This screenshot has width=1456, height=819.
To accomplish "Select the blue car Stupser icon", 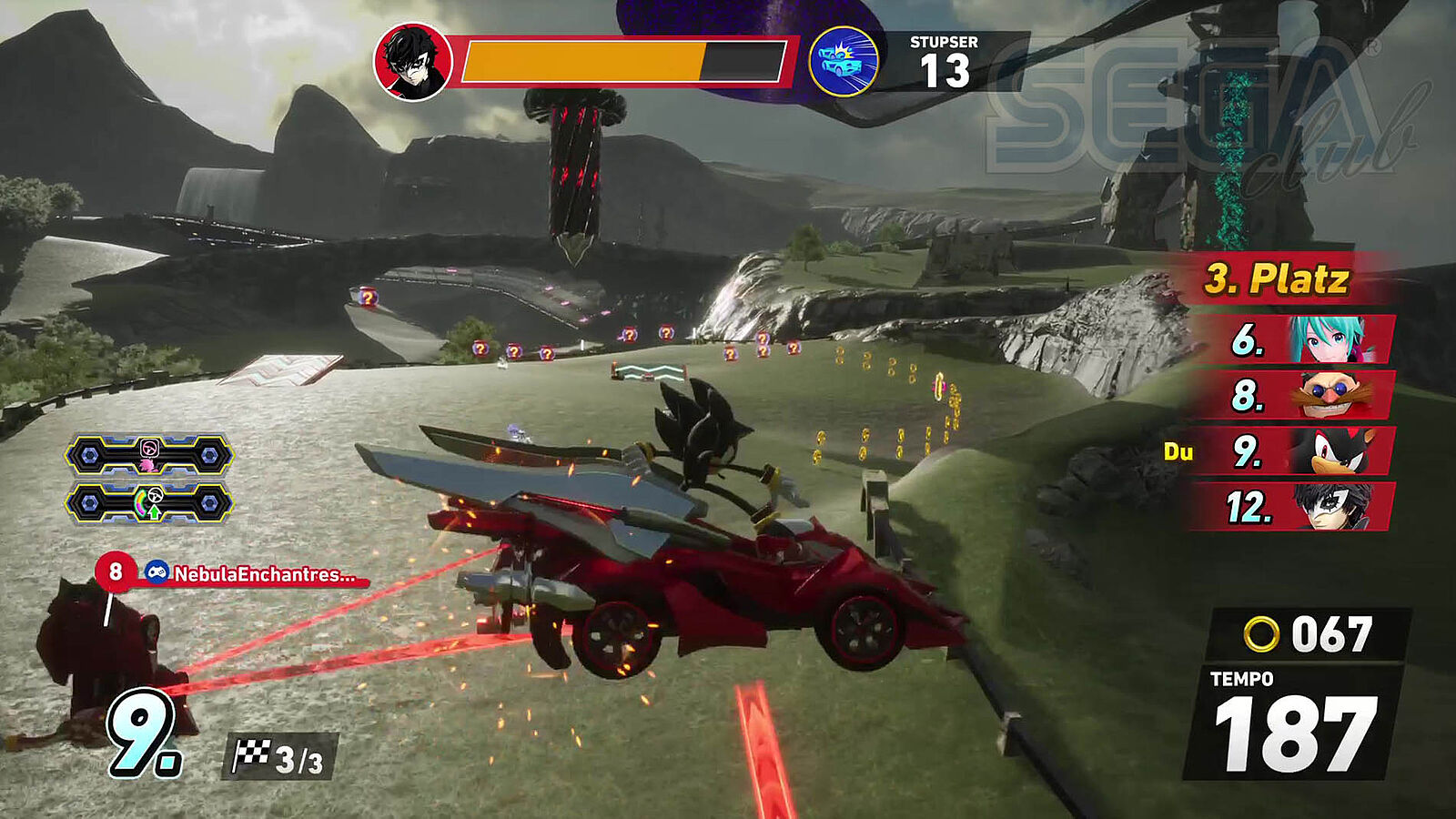I will click(x=844, y=62).
